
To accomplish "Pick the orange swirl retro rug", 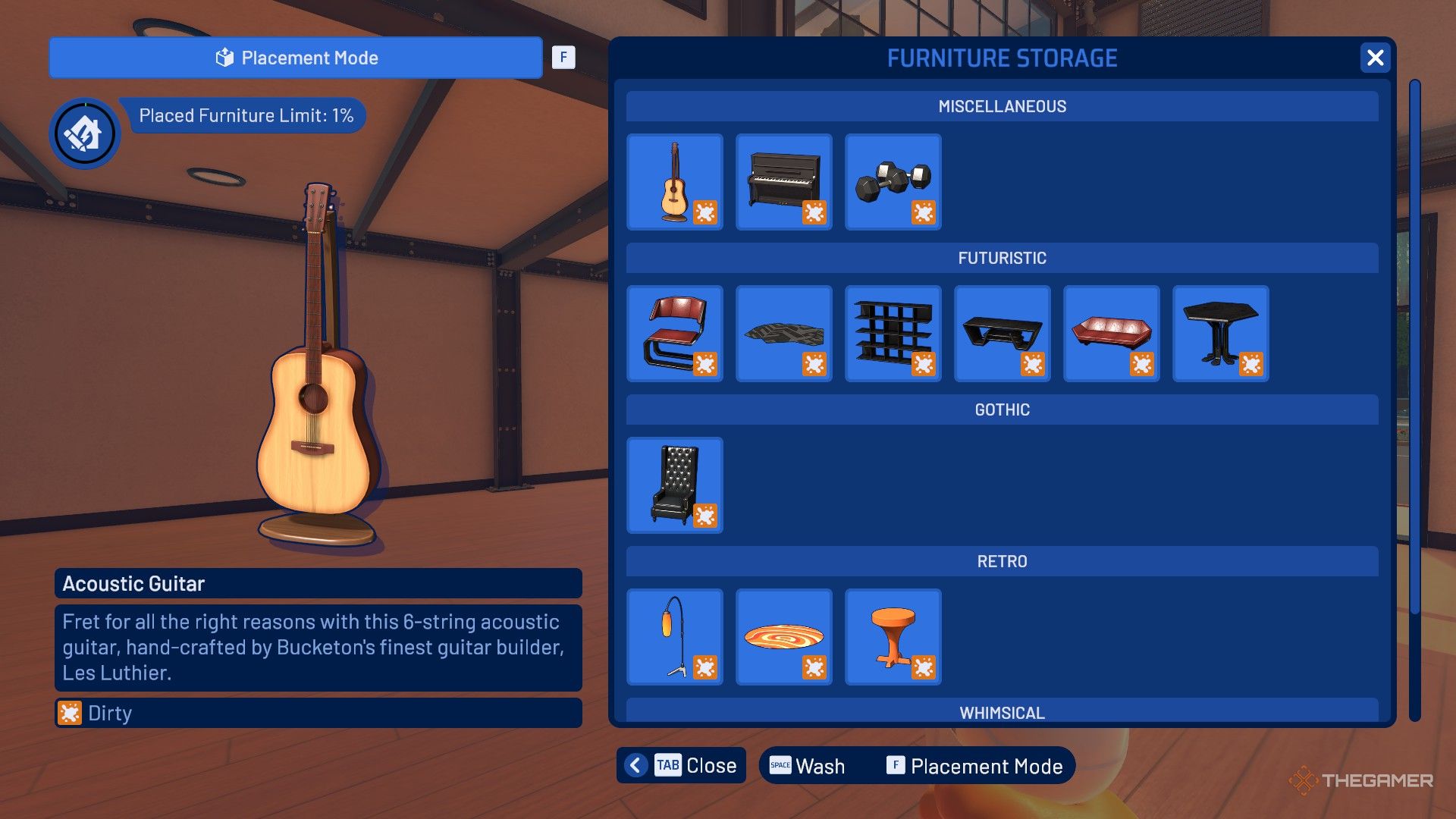I will [783, 637].
